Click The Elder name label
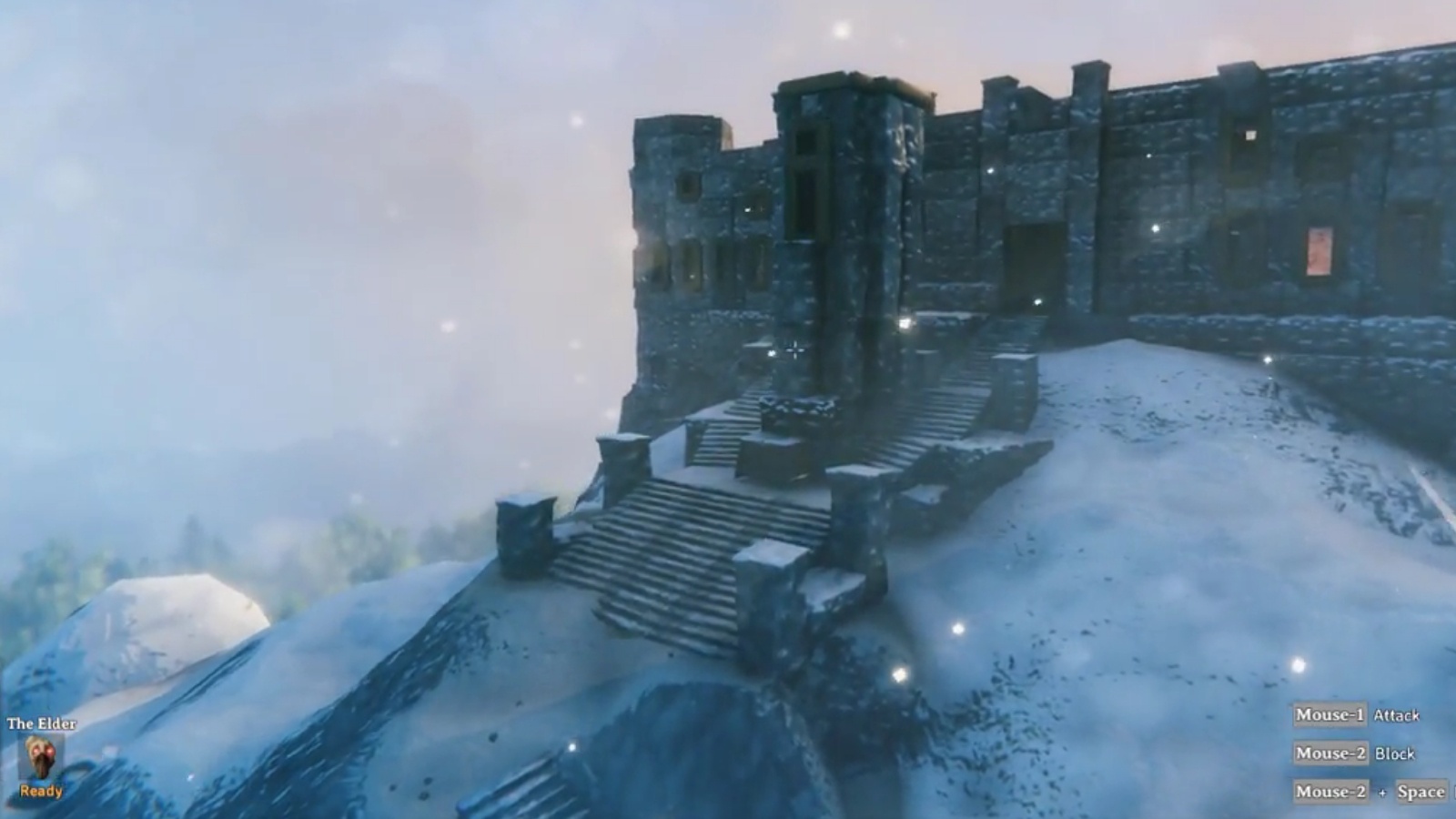The height and width of the screenshot is (819, 1456). pyautogui.click(x=40, y=723)
